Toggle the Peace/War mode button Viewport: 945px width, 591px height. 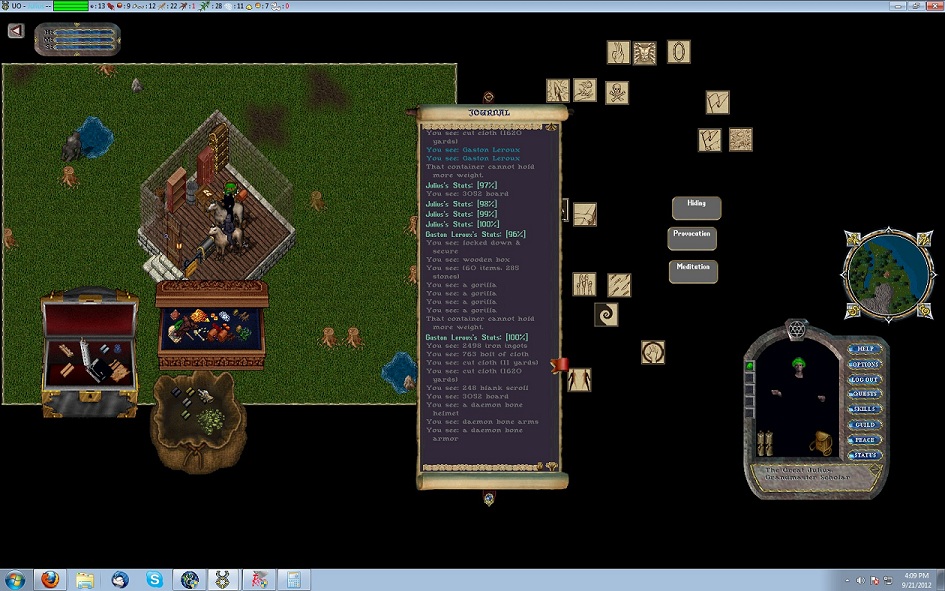click(x=864, y=440)
